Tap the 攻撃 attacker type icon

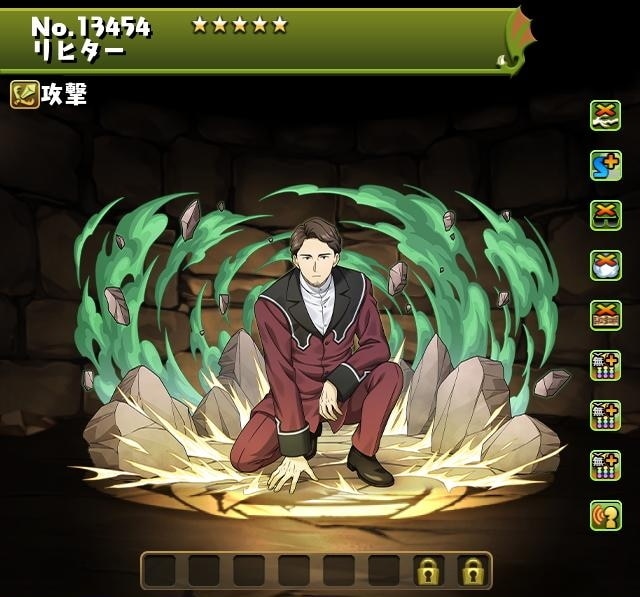tap(25, 95)
